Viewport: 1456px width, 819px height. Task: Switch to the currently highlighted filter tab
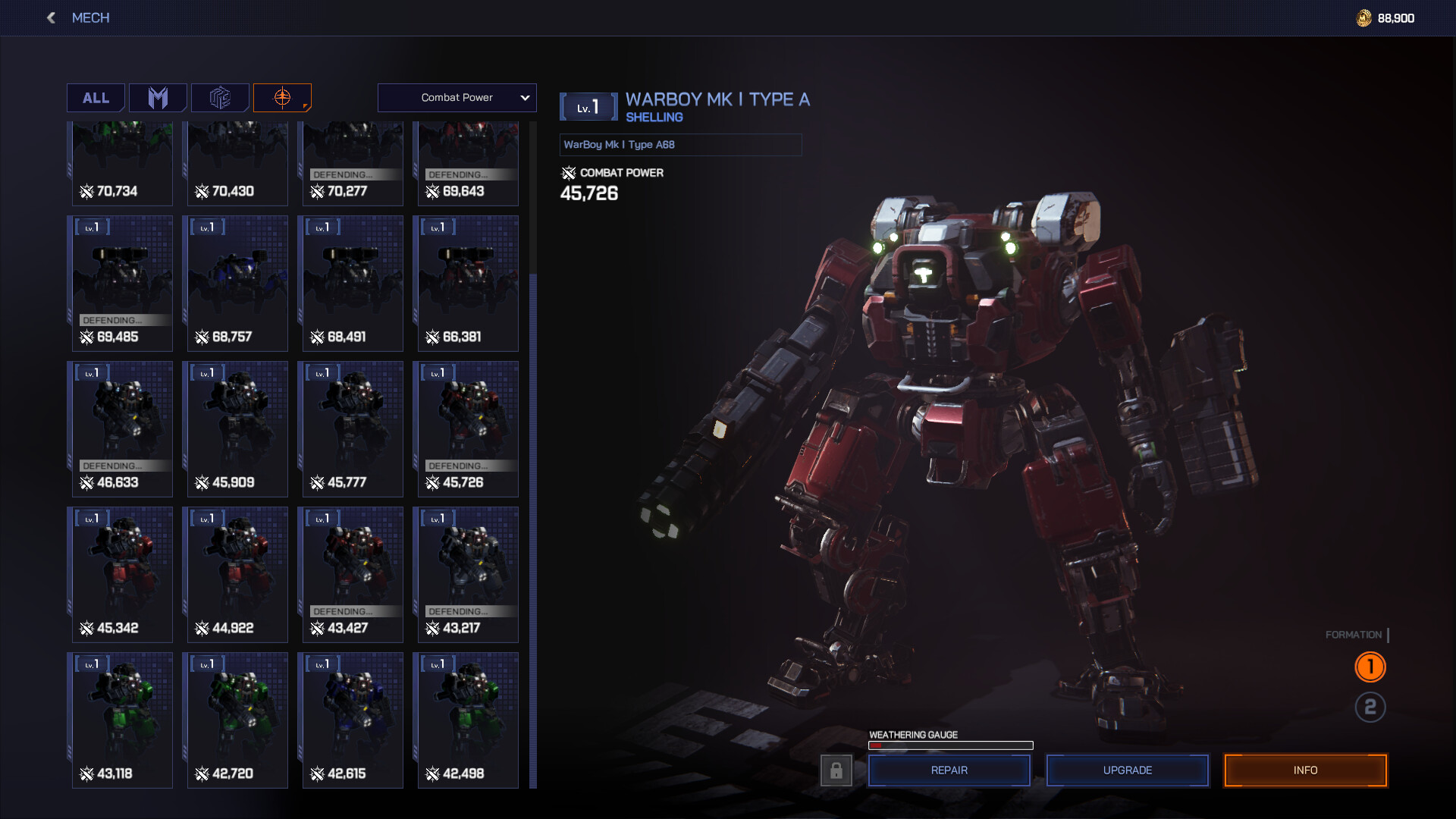pos(282,97)
